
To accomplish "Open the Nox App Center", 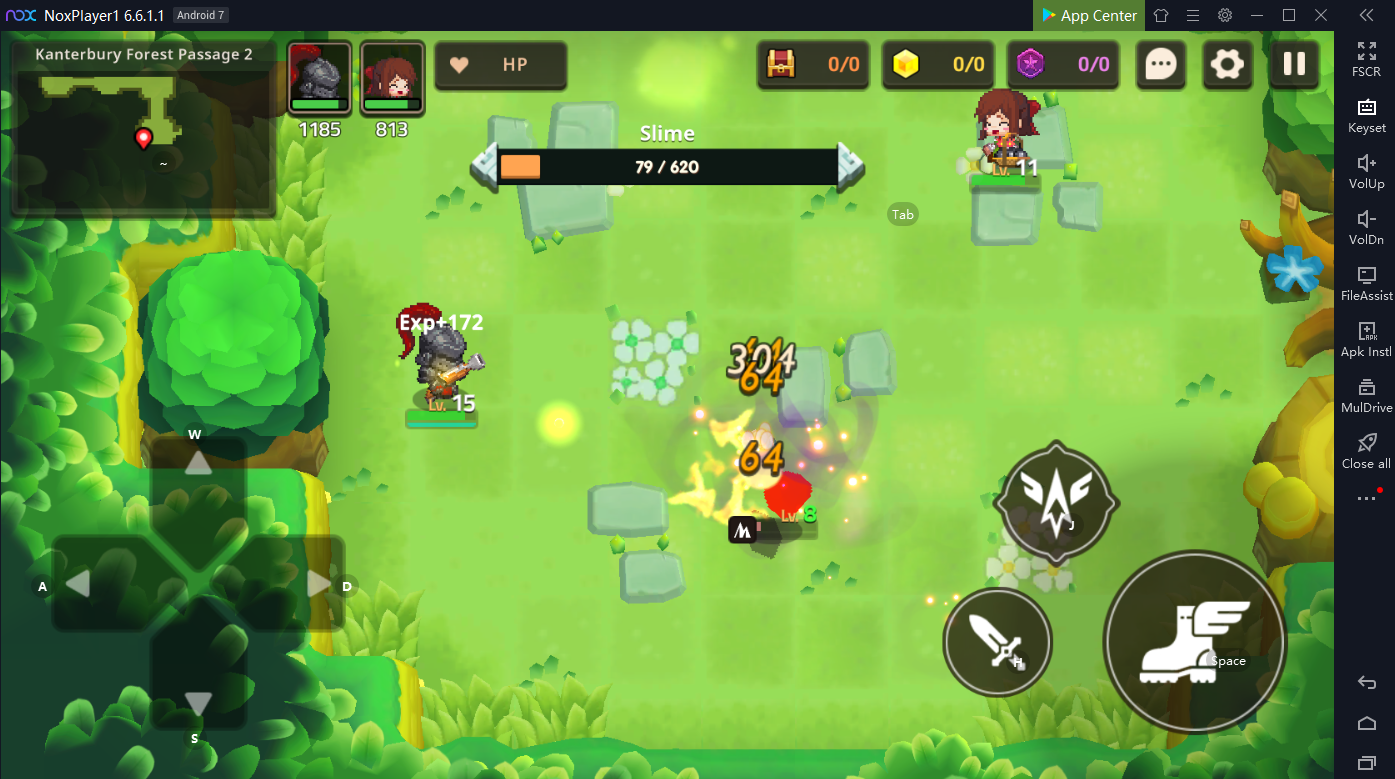I will coord(1088,15).
